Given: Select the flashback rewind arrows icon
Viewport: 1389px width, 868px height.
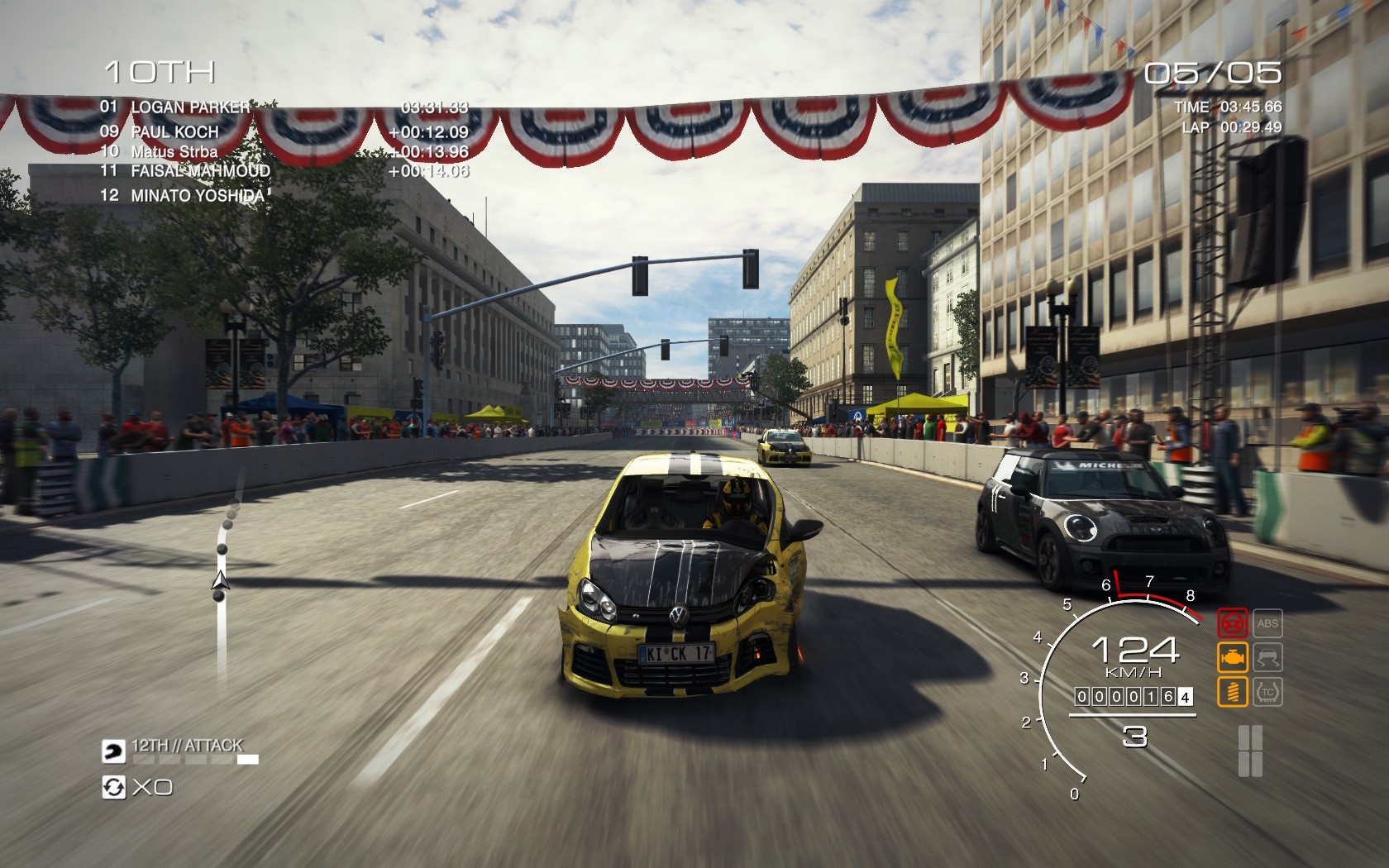Looking at the screenshot, I should coord(112,787).
